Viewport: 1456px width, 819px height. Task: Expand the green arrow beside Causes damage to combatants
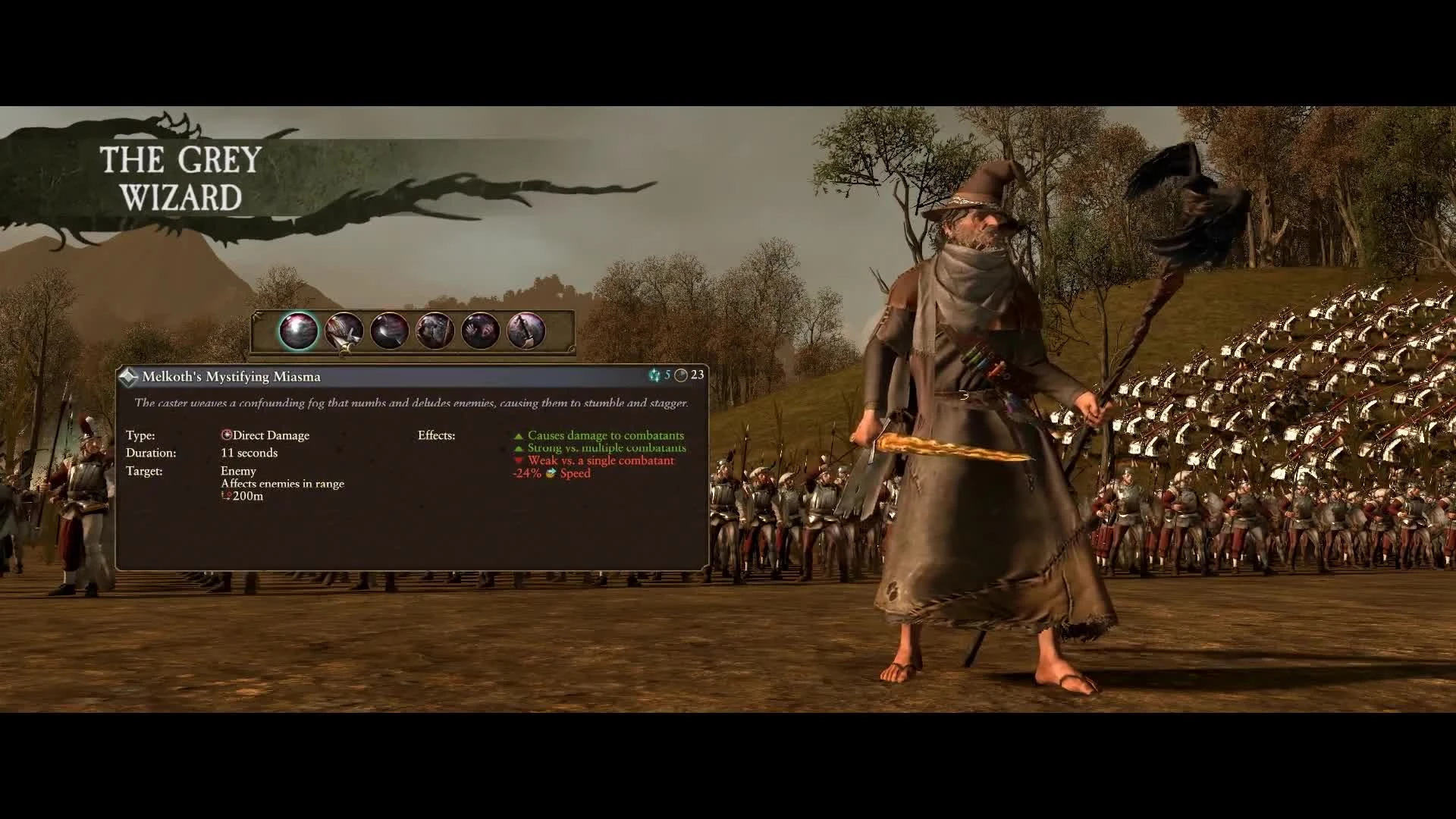pos(518,435)
